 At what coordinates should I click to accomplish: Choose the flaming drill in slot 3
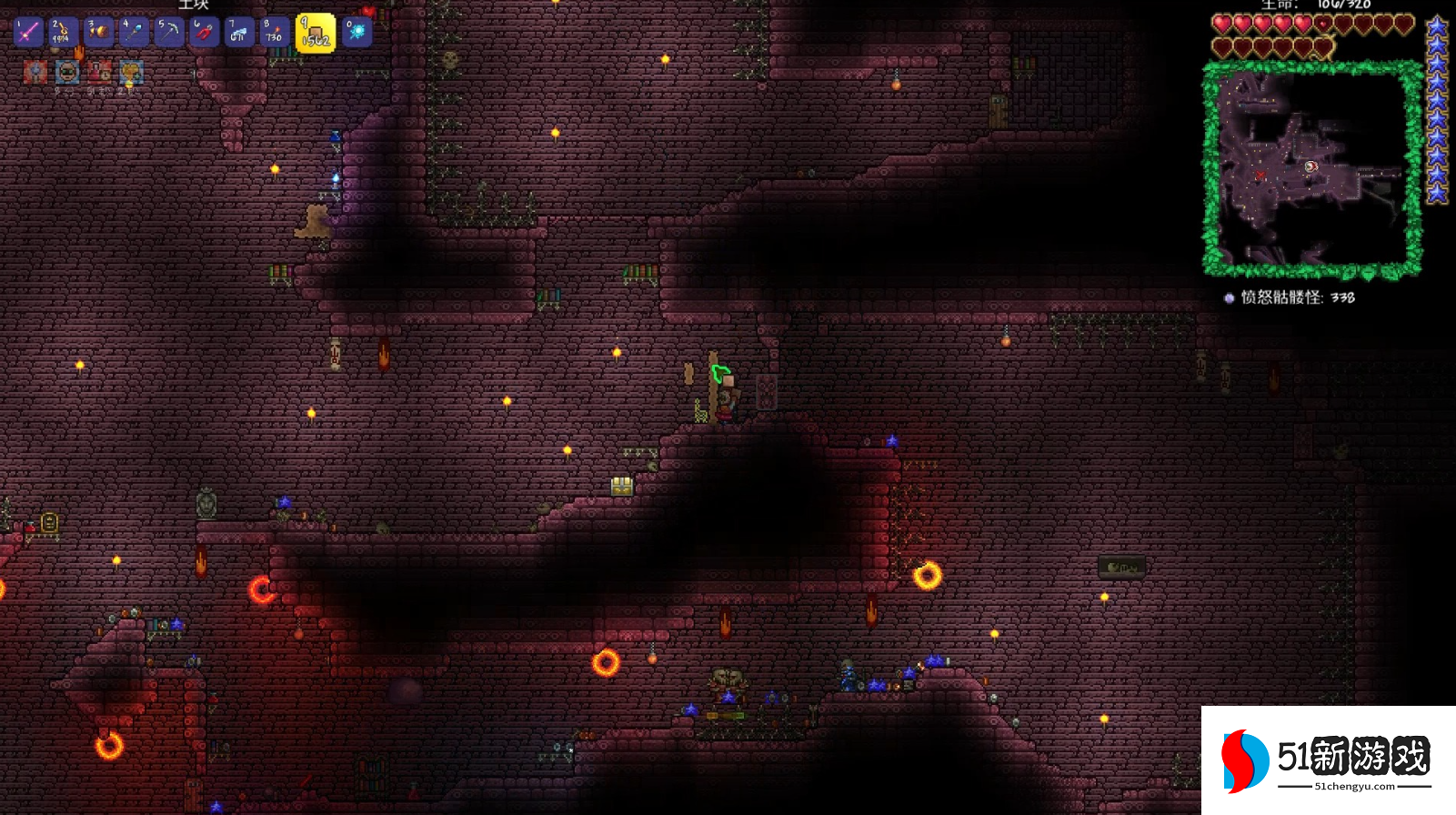[98, 33]
